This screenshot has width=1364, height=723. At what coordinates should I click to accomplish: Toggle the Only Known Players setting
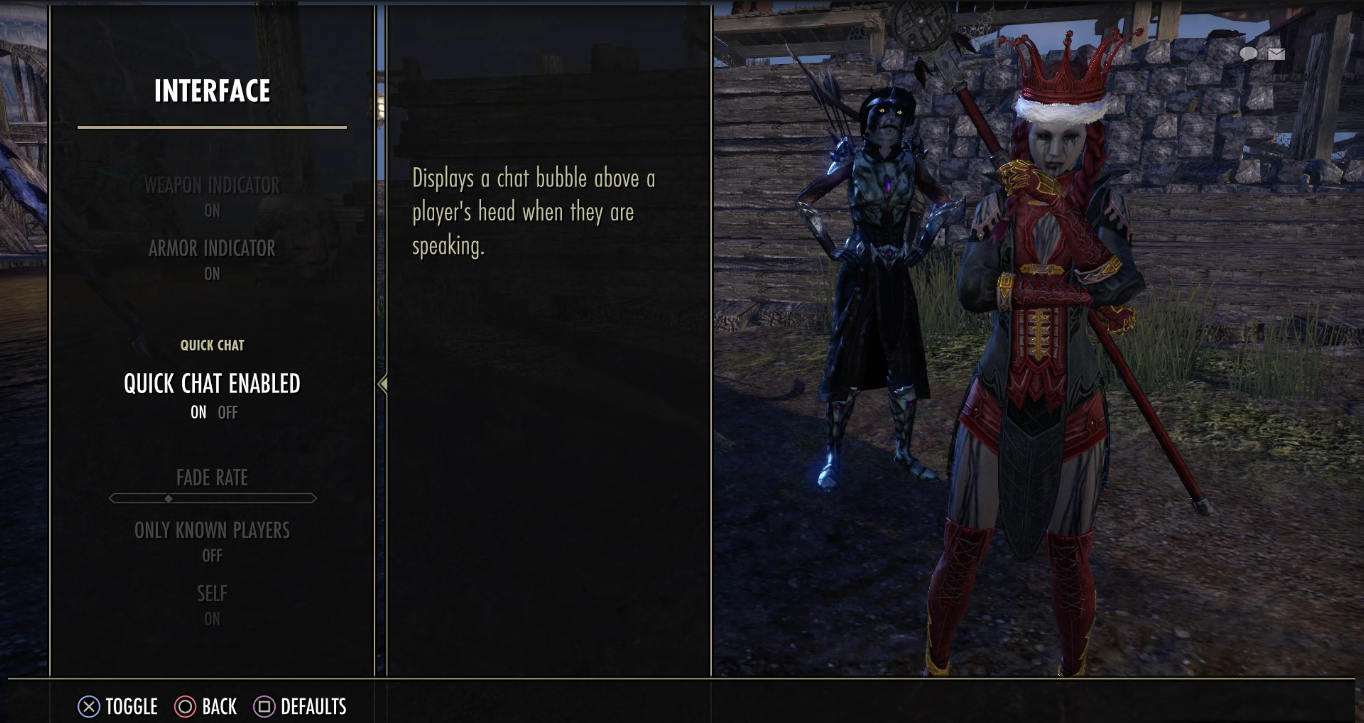(x=211, y=530)
